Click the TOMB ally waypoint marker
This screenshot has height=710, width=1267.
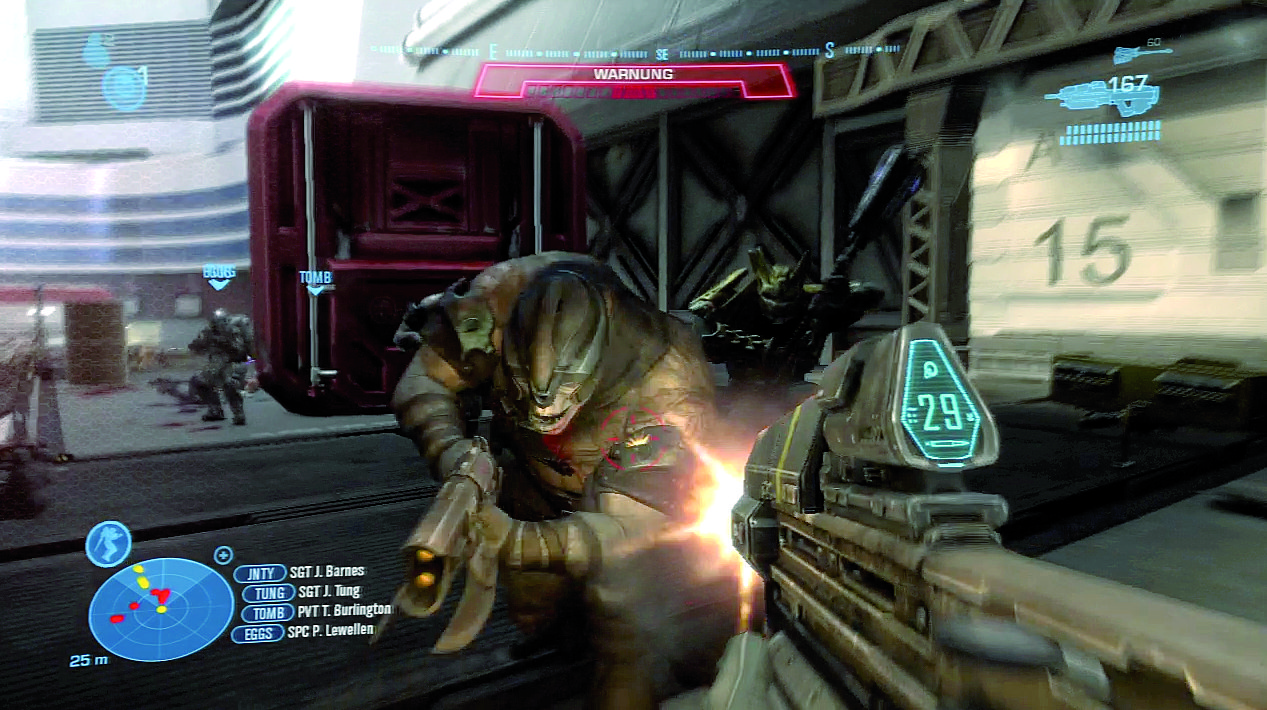(315, 281)
